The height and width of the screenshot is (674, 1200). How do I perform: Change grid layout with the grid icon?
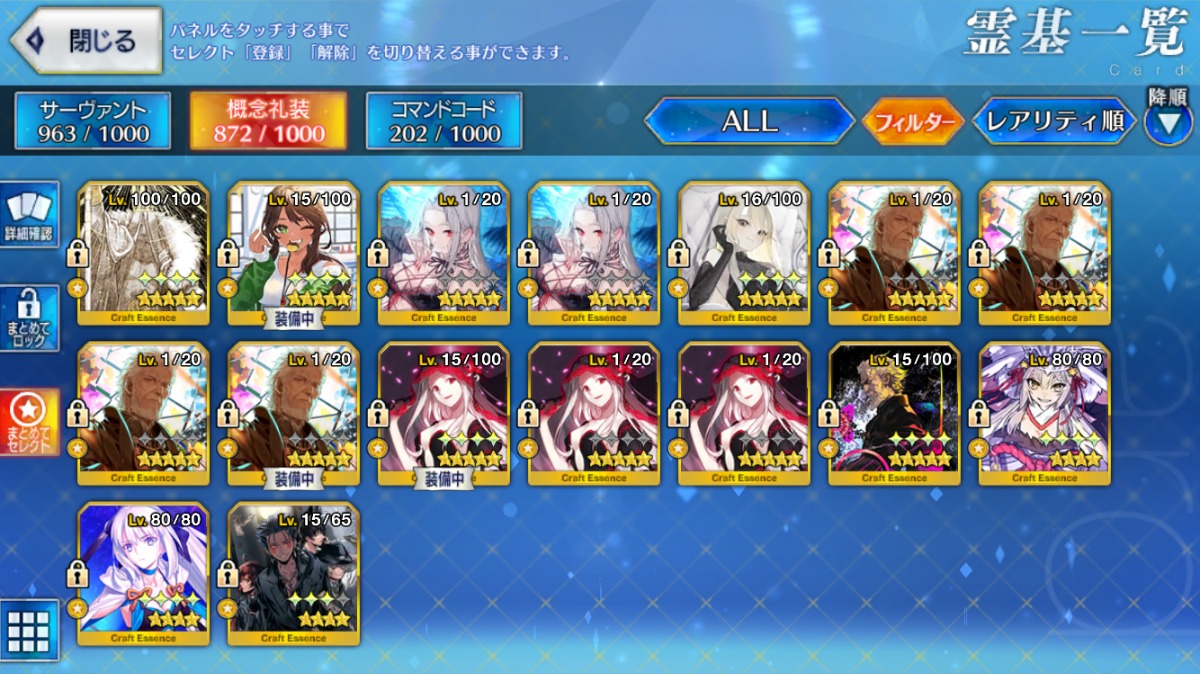pyautogui.click(x=29, y=630)
